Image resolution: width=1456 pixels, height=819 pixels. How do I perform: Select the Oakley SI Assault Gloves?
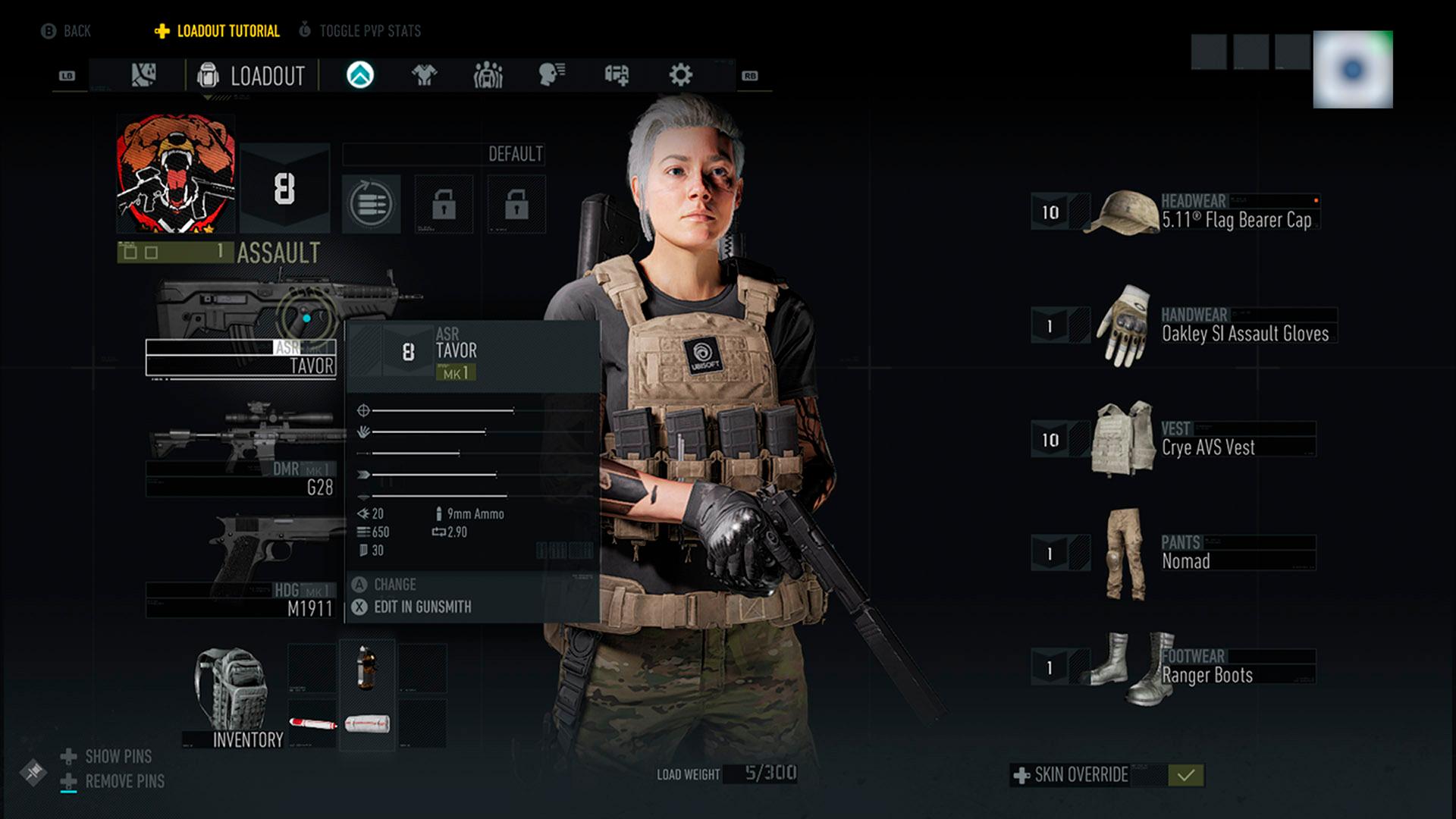1244,326
